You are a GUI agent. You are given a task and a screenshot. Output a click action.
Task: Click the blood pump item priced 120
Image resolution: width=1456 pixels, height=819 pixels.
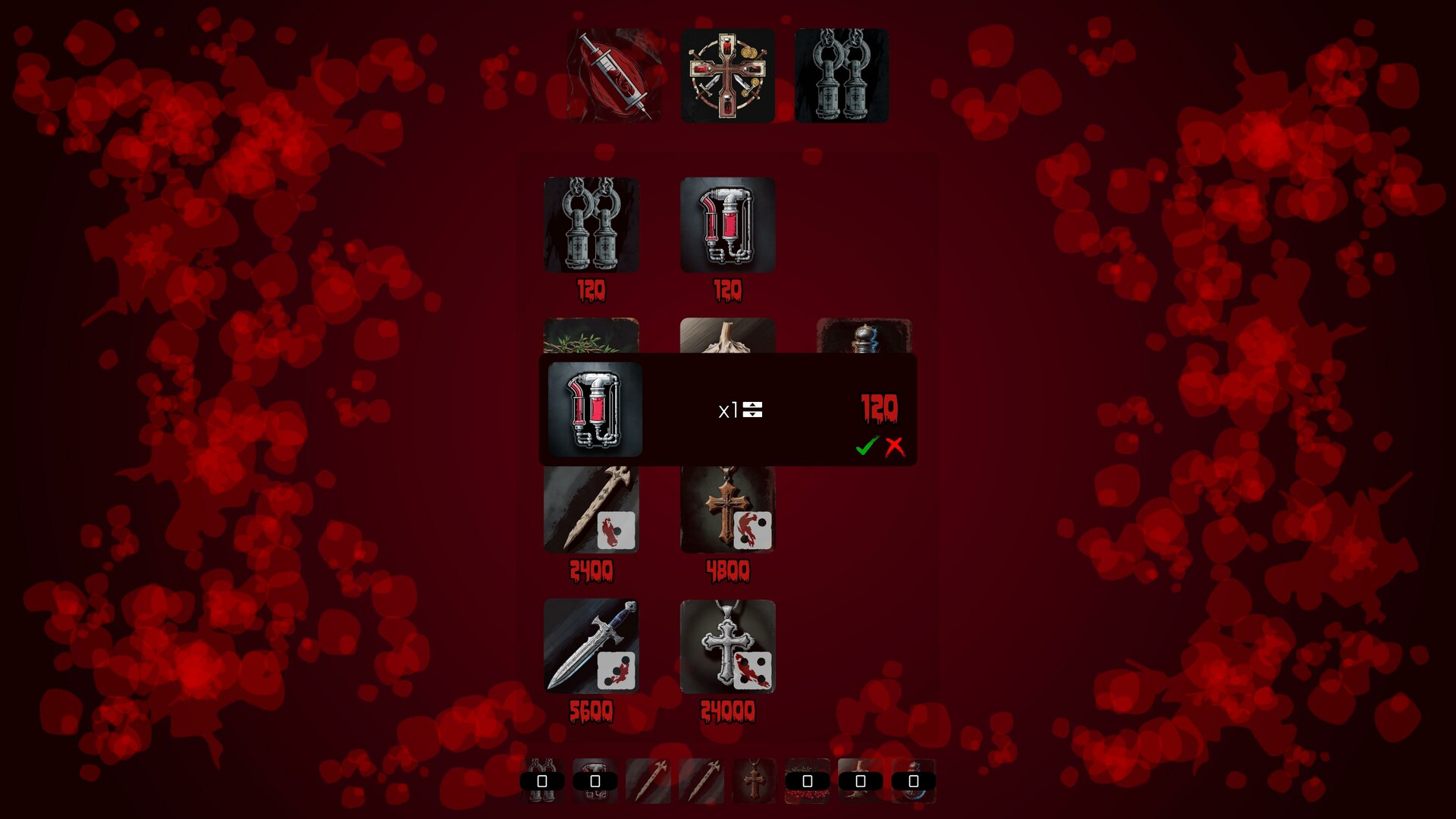pyautogui.click(x=728, y=224)
